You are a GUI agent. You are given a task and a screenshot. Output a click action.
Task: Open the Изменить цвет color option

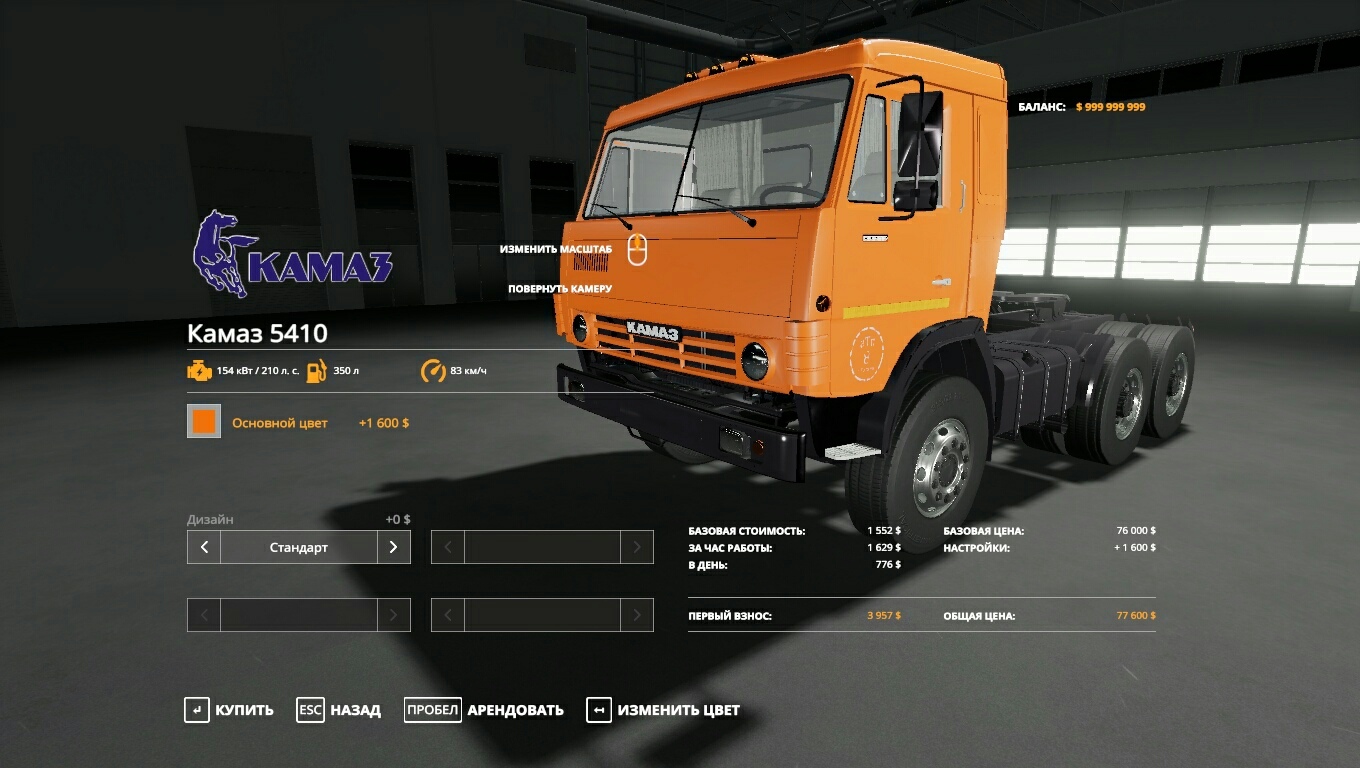(x=663, y=710)
